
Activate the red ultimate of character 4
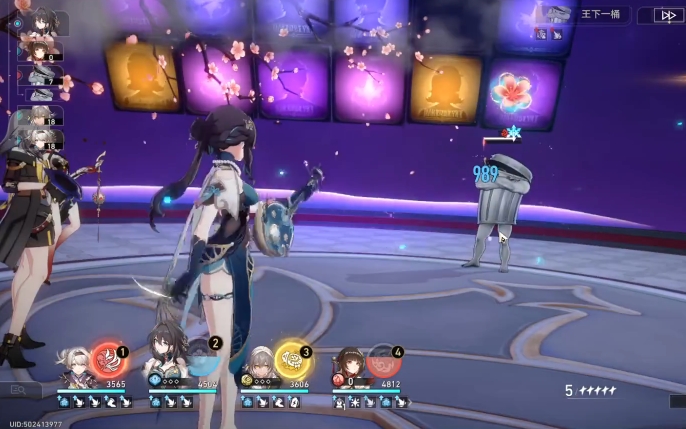(x=383, y=360)
